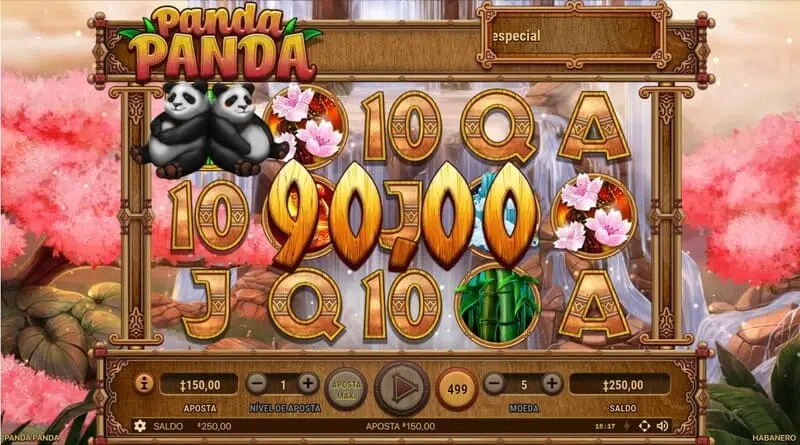Viewport: 800px width, 445px height.
Task: Toggle fullscreen with the arrows icon
Action: click(x=643, y=426)
